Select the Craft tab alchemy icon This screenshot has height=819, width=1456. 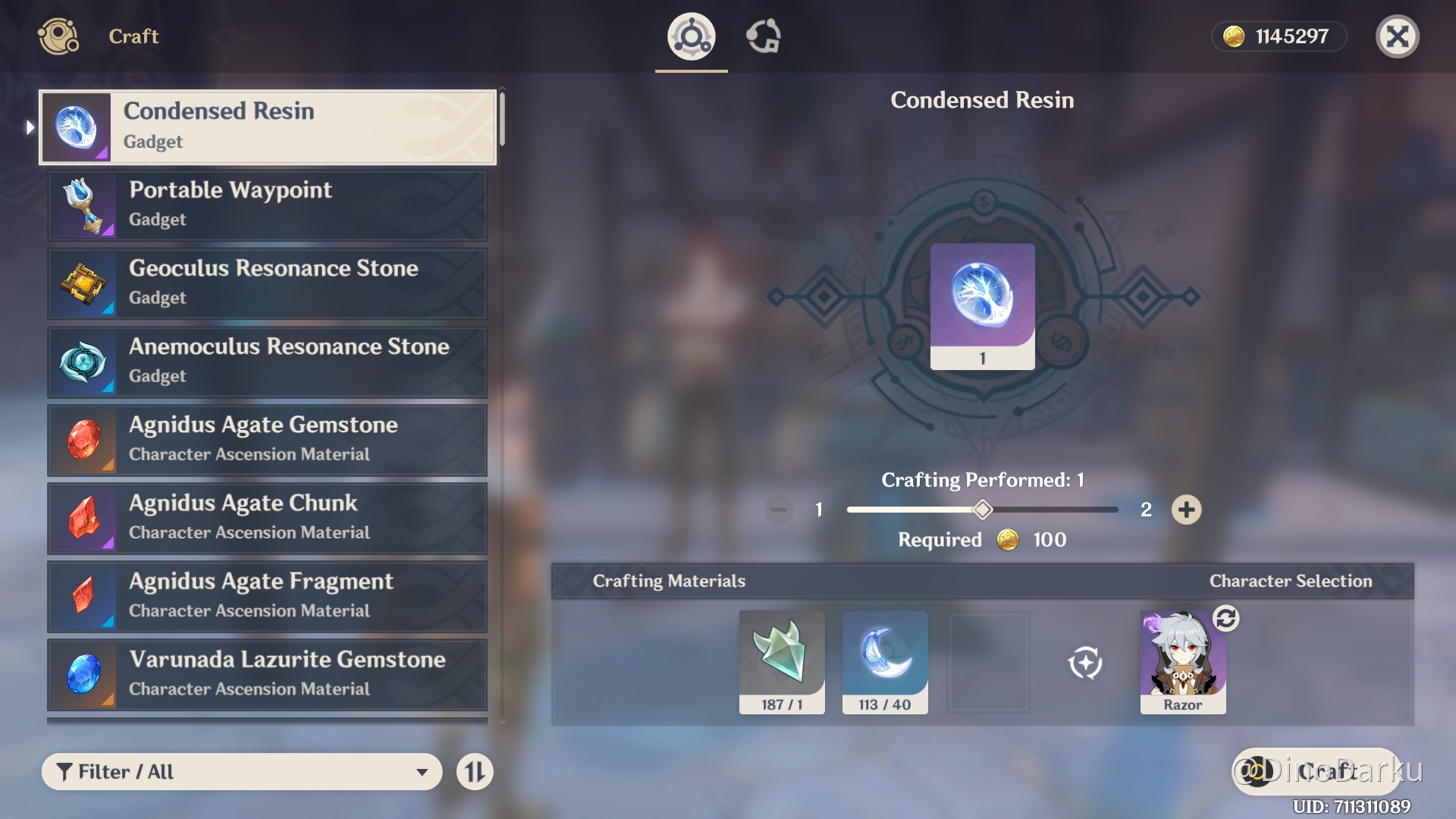(689, 36)
